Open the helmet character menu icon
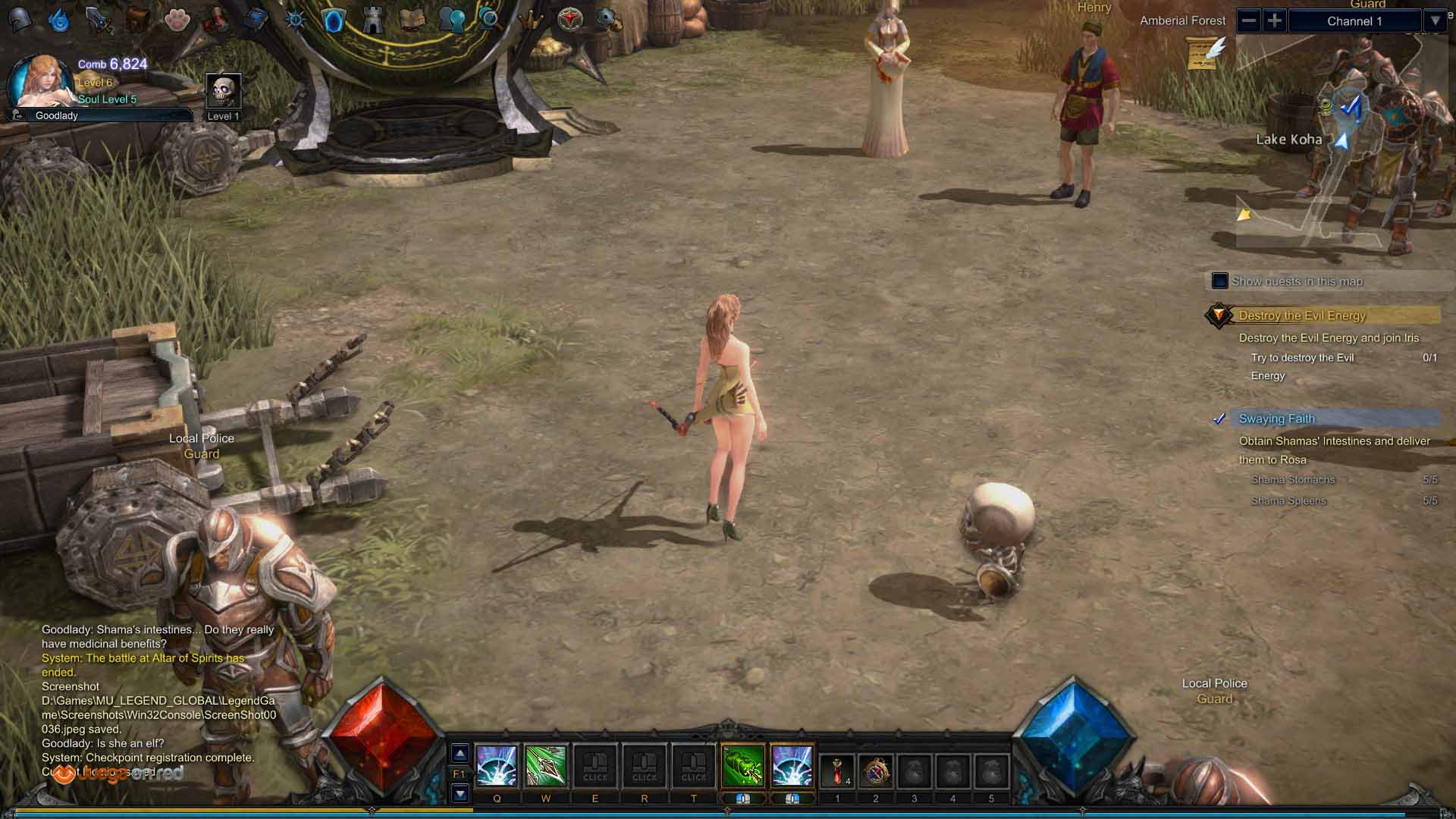 pyautogui.click(x=20, y=19)
